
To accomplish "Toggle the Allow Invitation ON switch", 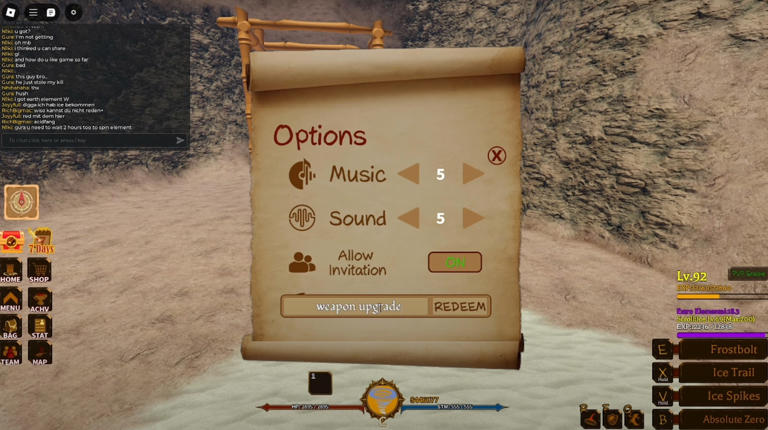I will 455,262.
